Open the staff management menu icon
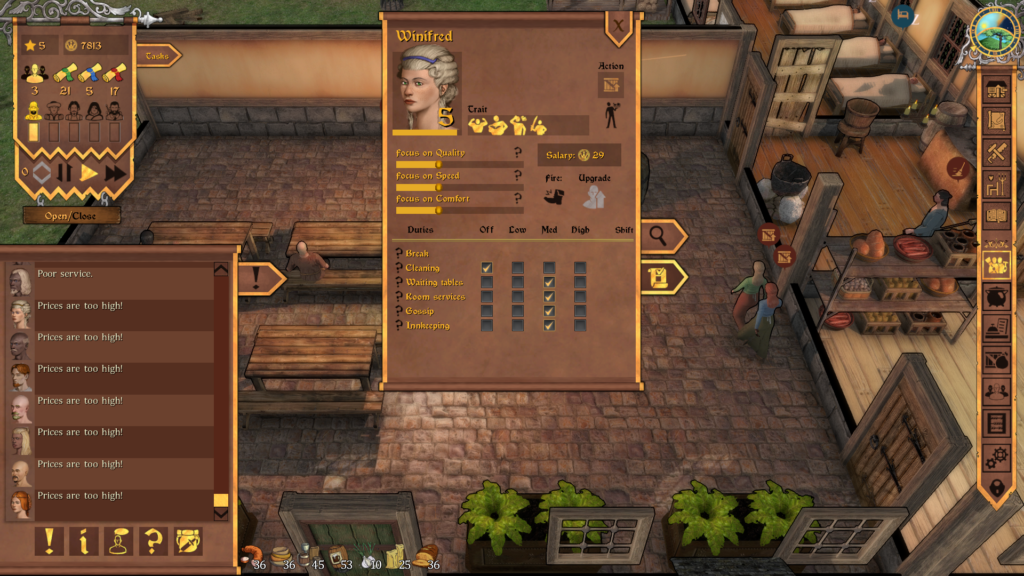Image resolution: width=1024 pixels, height=576 pixels. click(996, 265)
